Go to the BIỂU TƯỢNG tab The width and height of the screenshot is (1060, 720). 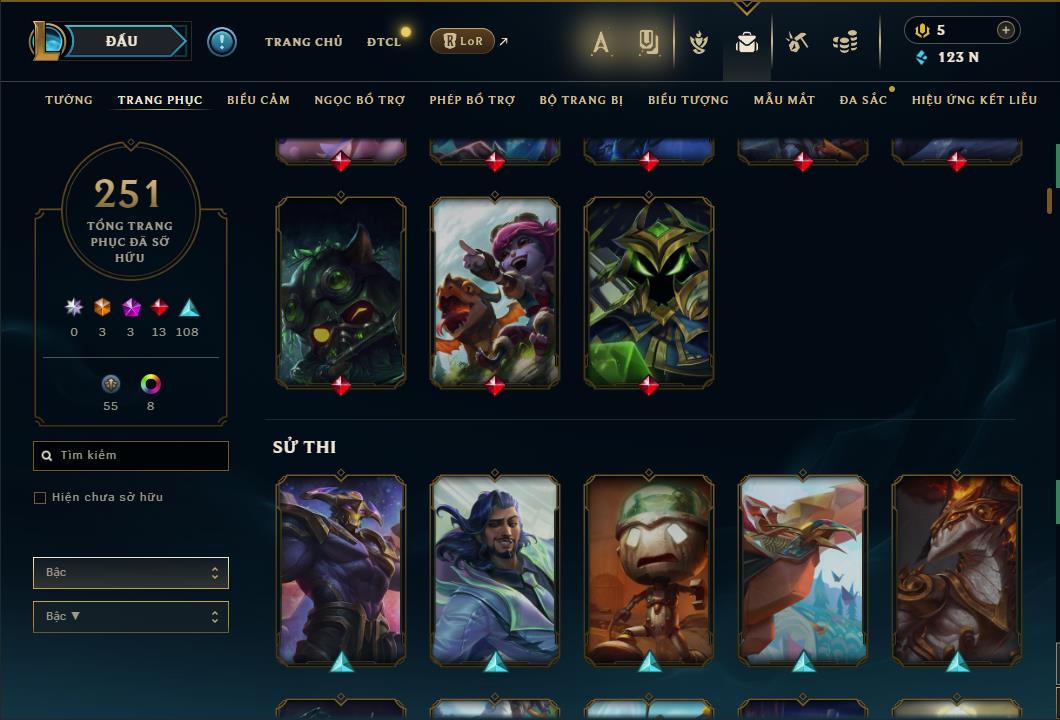click(688, 100)
